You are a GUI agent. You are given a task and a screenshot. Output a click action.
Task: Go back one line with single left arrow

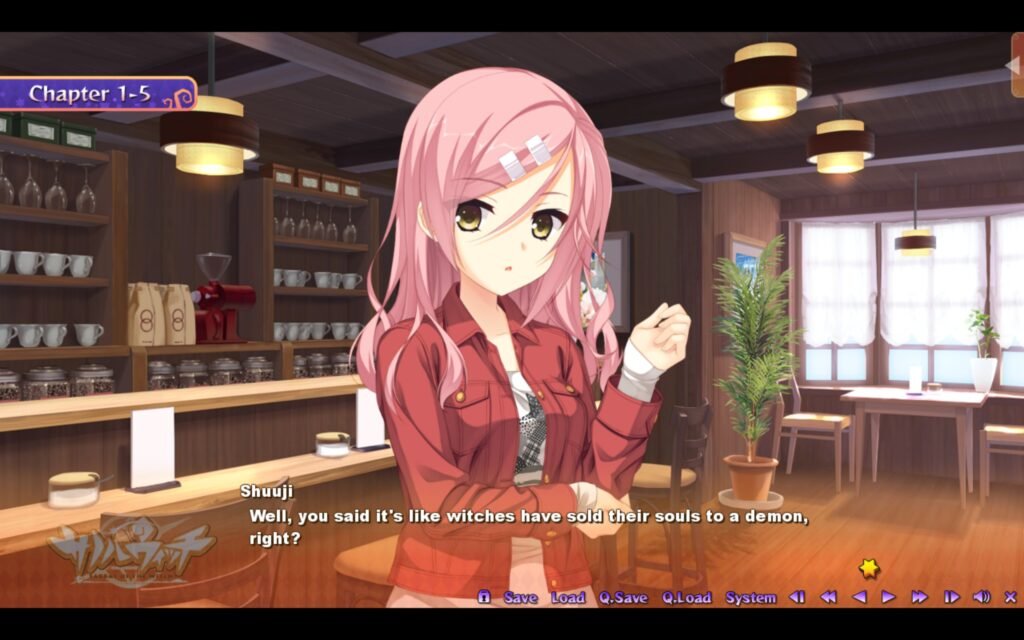[858, 597]
